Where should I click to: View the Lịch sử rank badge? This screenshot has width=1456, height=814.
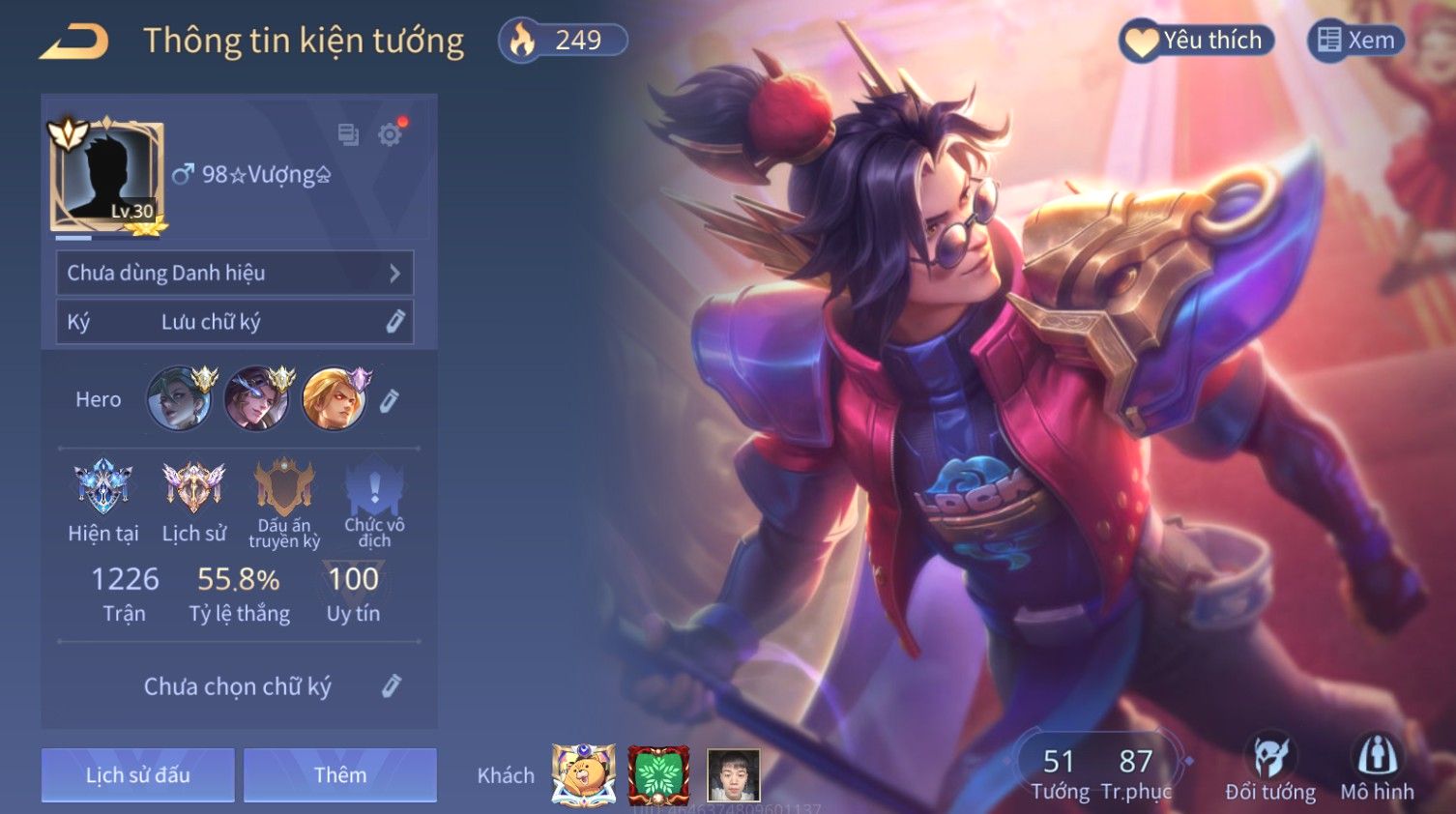[193, 487]
